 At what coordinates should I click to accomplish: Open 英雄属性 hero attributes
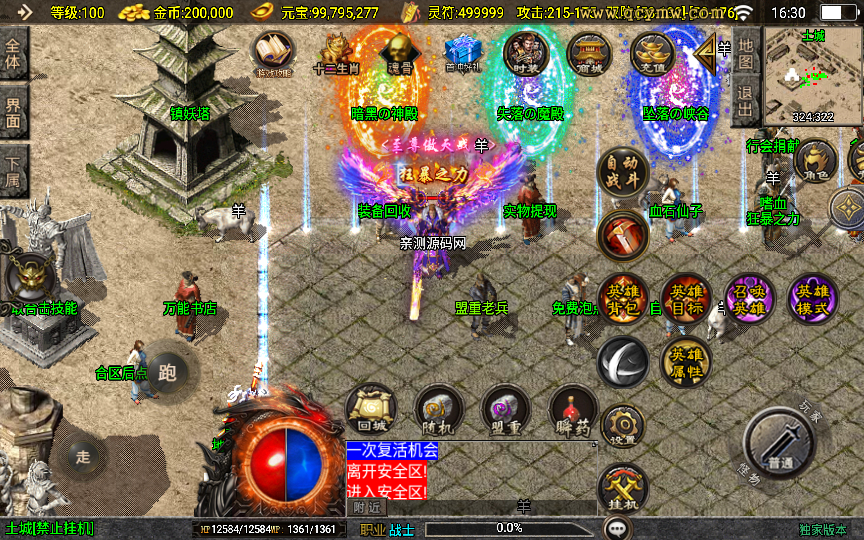pyautogui.click(x=686, y=361)
